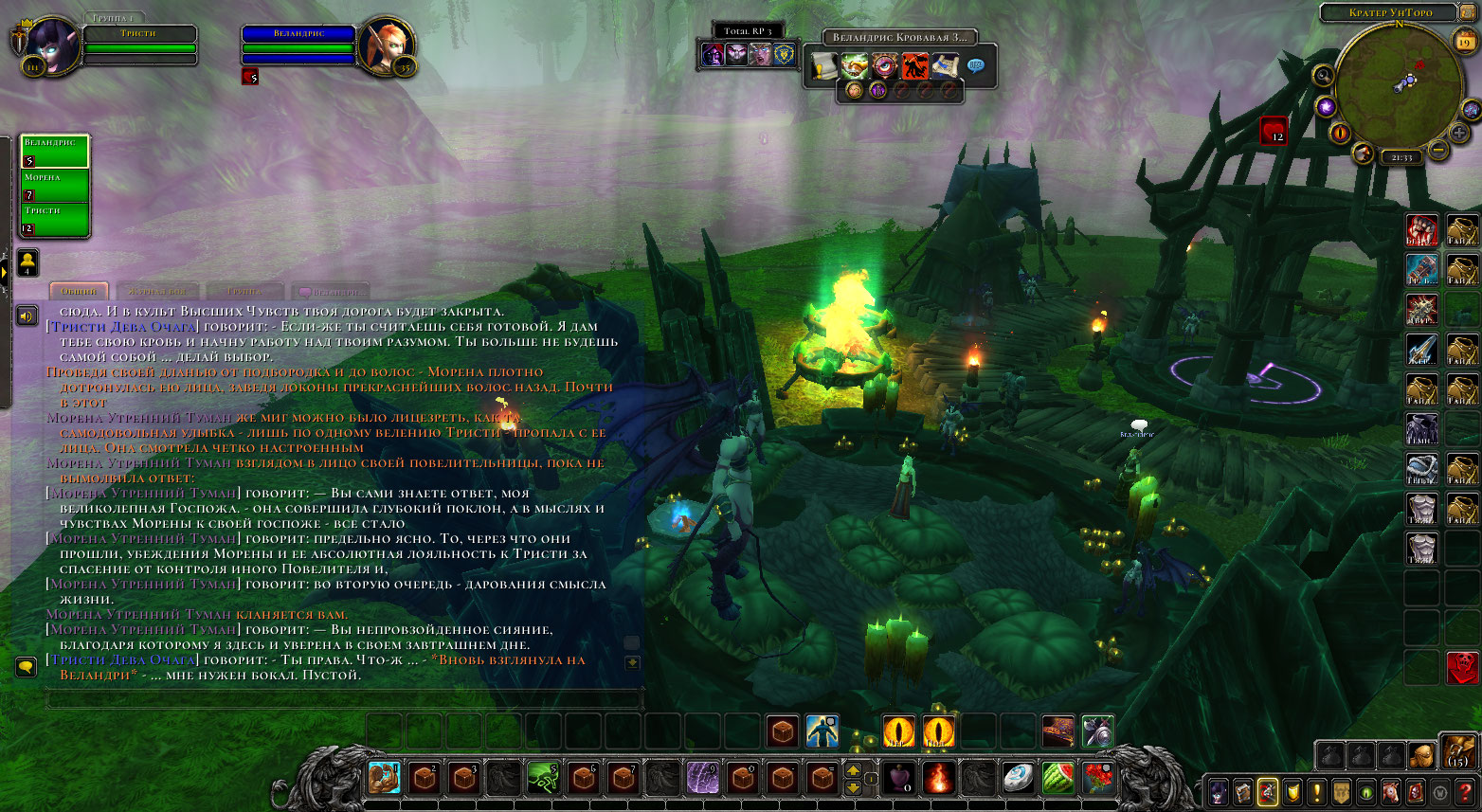This screenshot has width=1482, height=812.
Task: Activate the green tentacle ability on action bar
Action: click(543, 778)
